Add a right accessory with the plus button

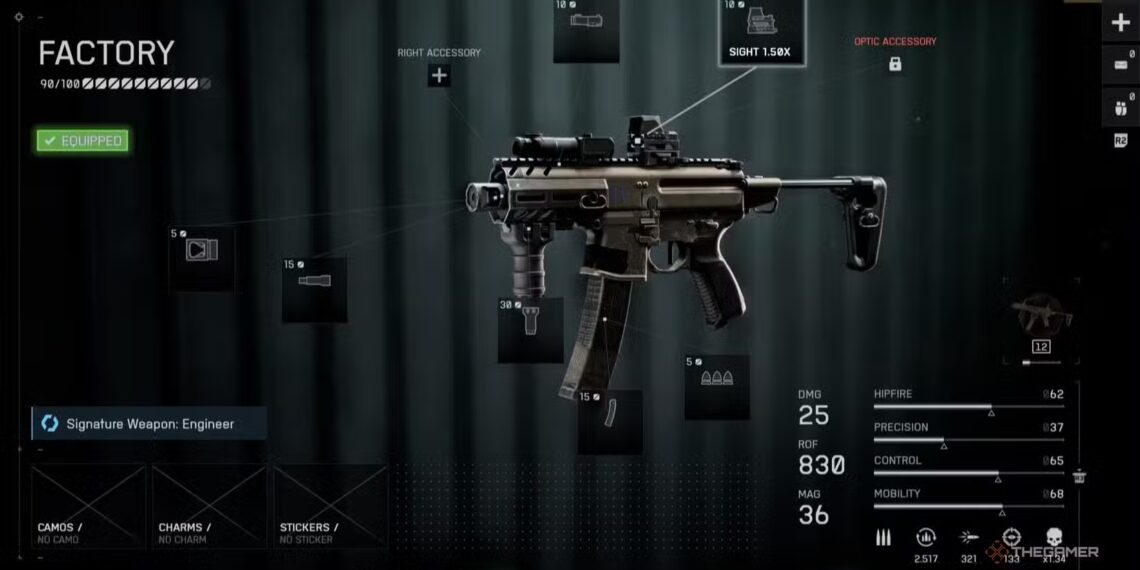point(439,75)
